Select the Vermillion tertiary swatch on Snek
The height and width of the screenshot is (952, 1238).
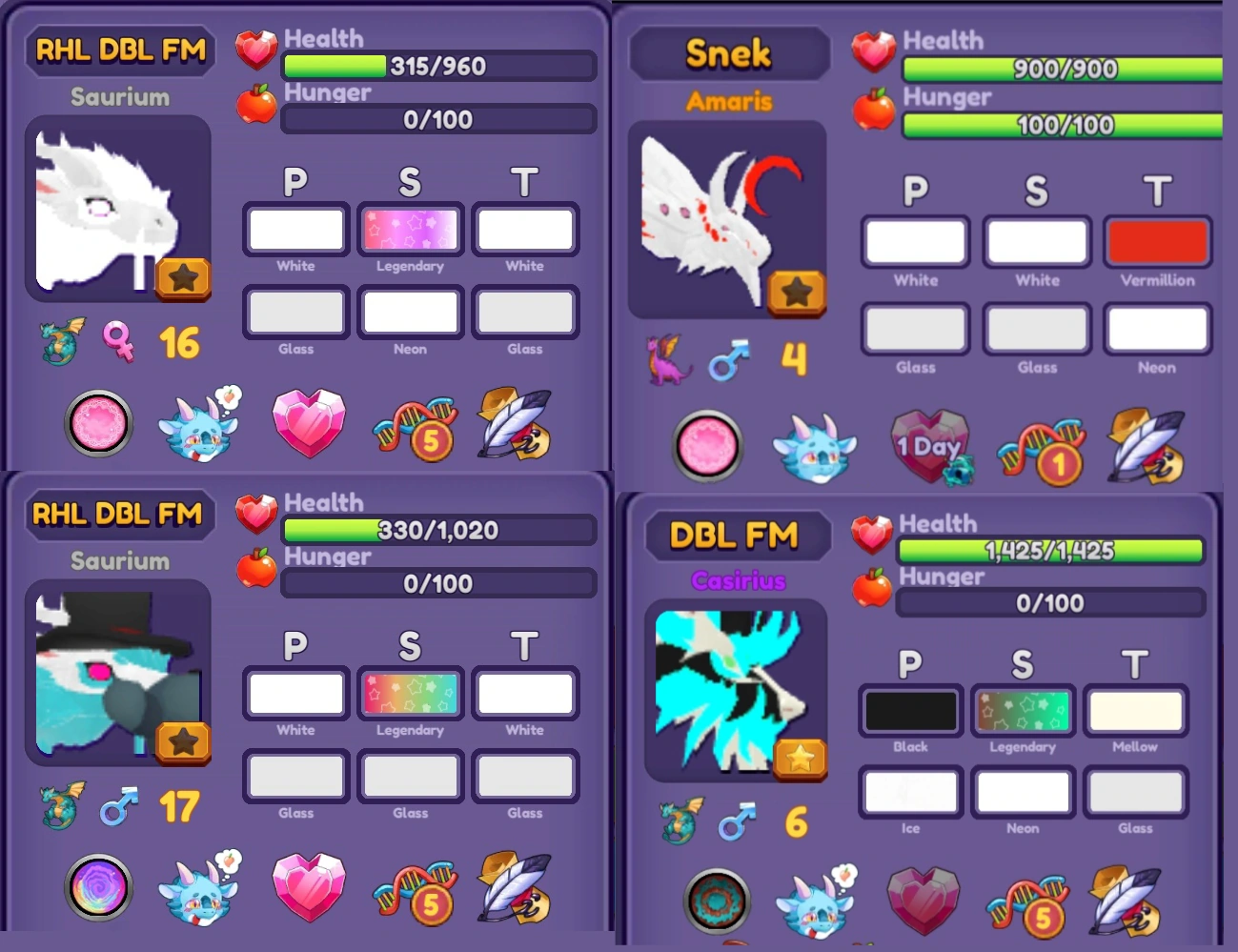click(x=1157, y=242)
